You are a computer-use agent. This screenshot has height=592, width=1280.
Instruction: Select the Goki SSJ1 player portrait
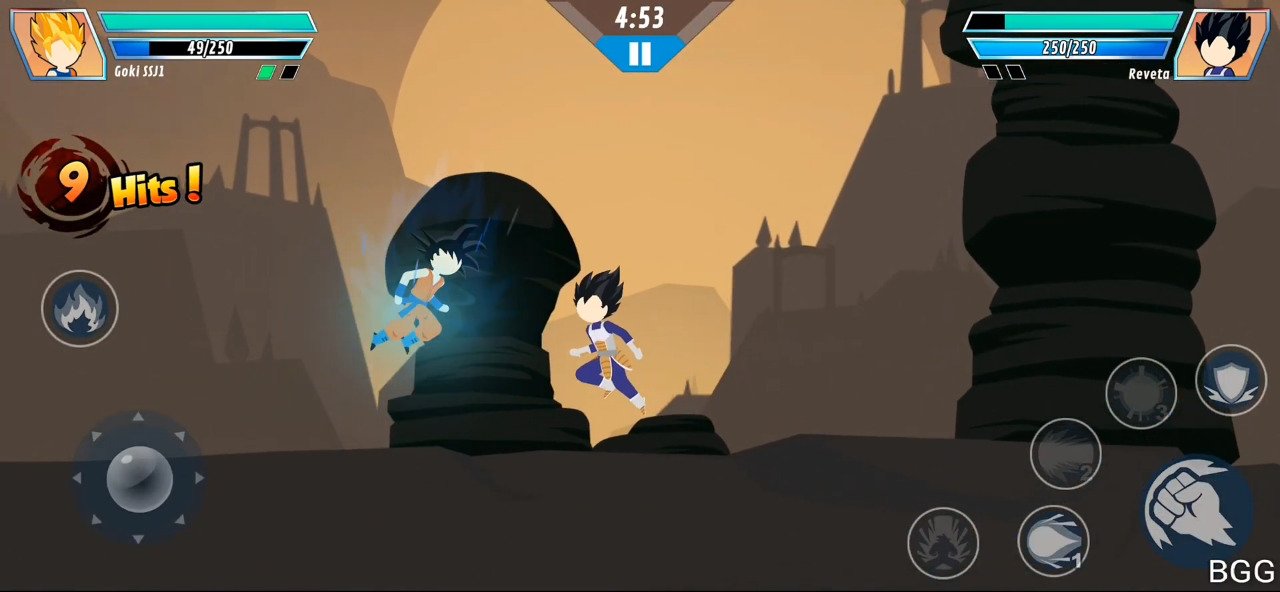pyautogui.click(x=58, y=45)
